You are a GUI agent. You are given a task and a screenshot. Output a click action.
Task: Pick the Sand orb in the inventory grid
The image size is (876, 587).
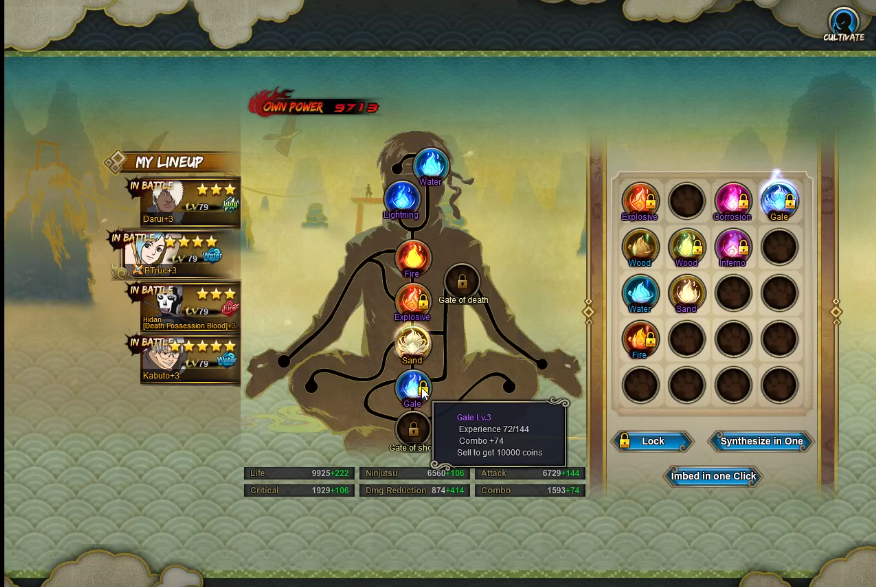[x=686, y=292]
